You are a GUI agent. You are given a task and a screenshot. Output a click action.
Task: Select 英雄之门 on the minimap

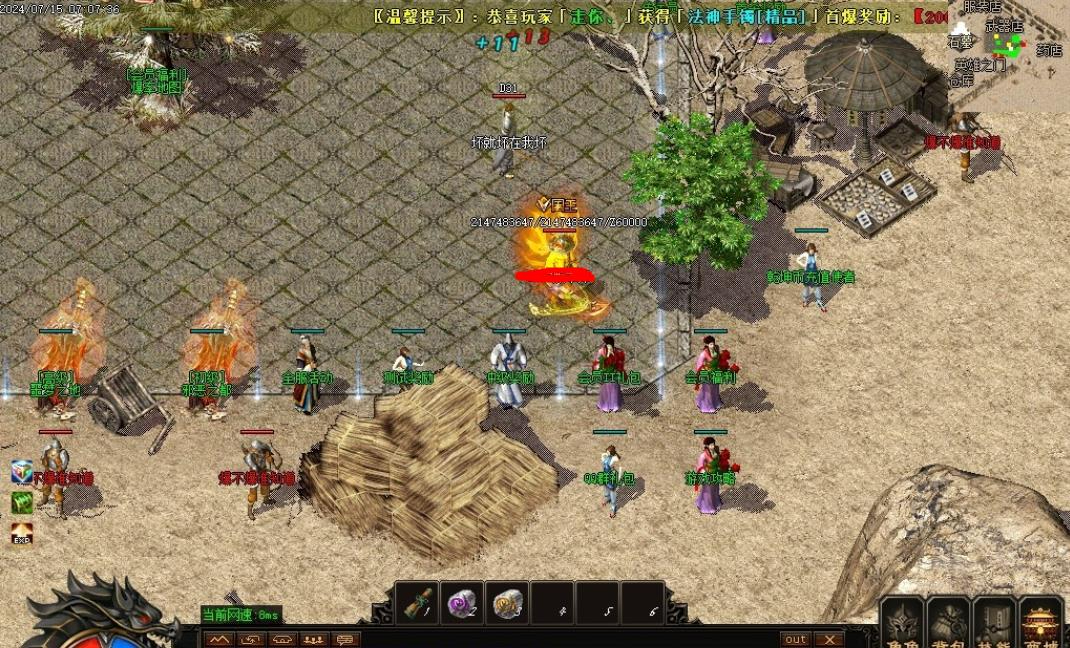pos(979,65)
